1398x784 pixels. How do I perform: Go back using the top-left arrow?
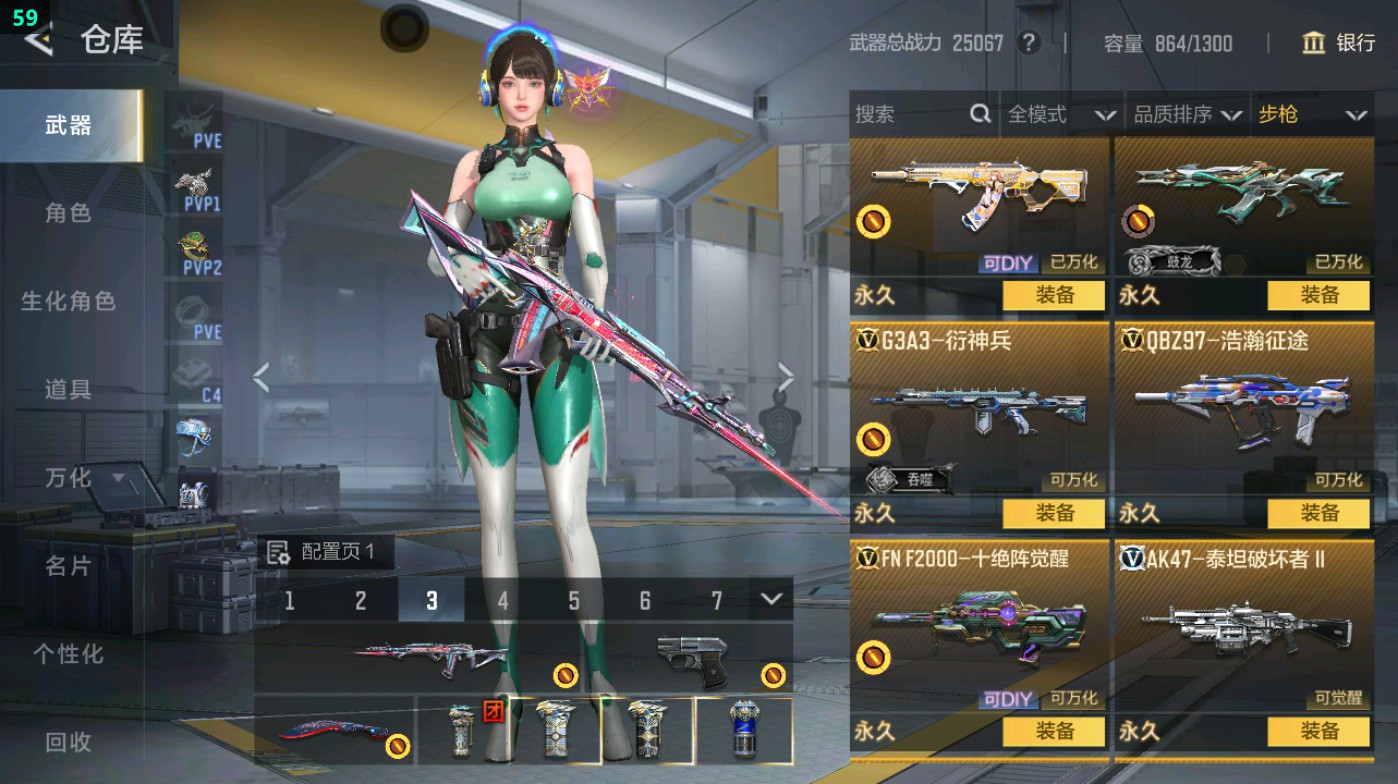pyautogui.click(x=38, y=40)
